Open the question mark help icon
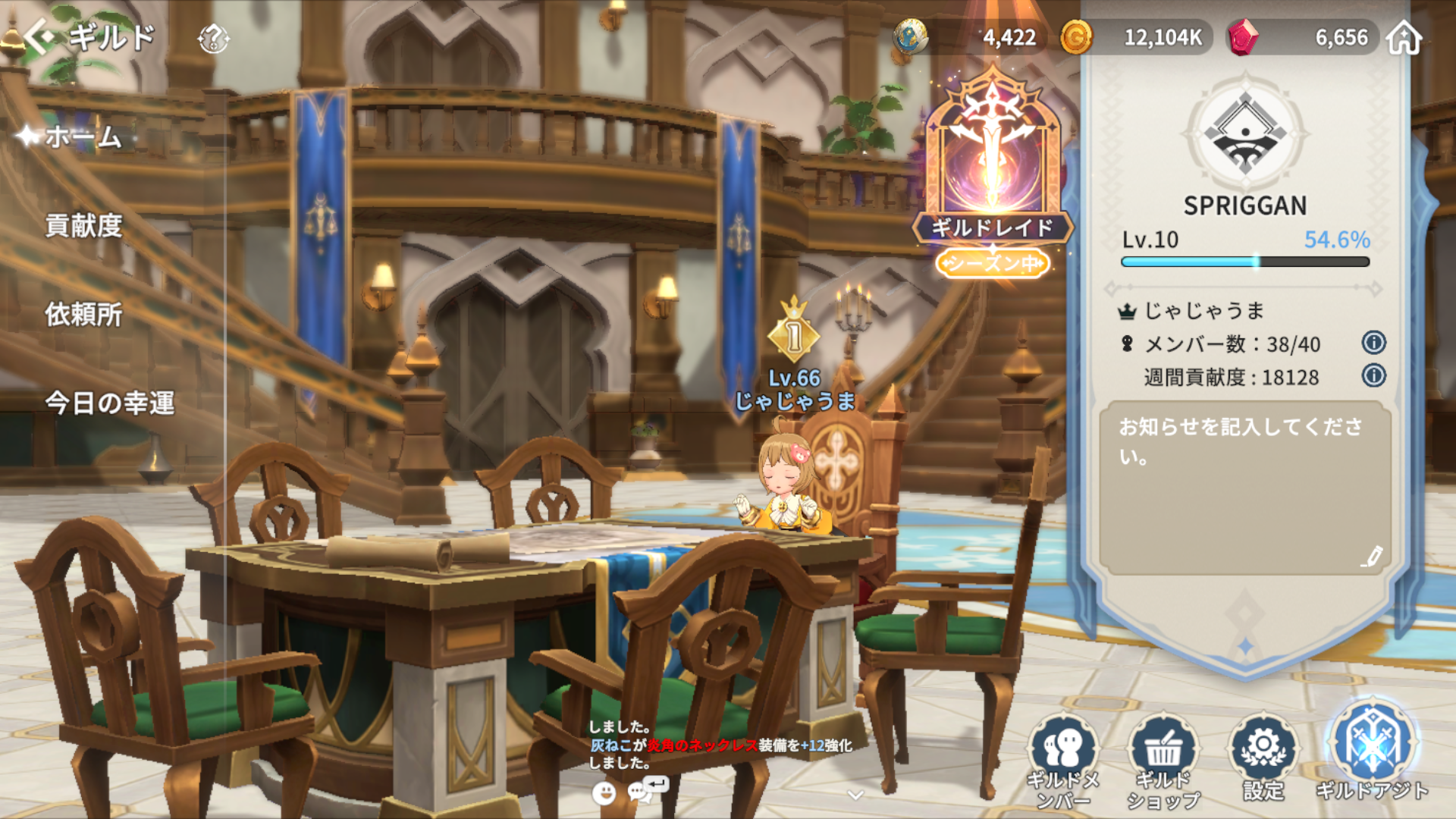The width and height of the screenshot is (1456, 819). (x=213, y=38)
